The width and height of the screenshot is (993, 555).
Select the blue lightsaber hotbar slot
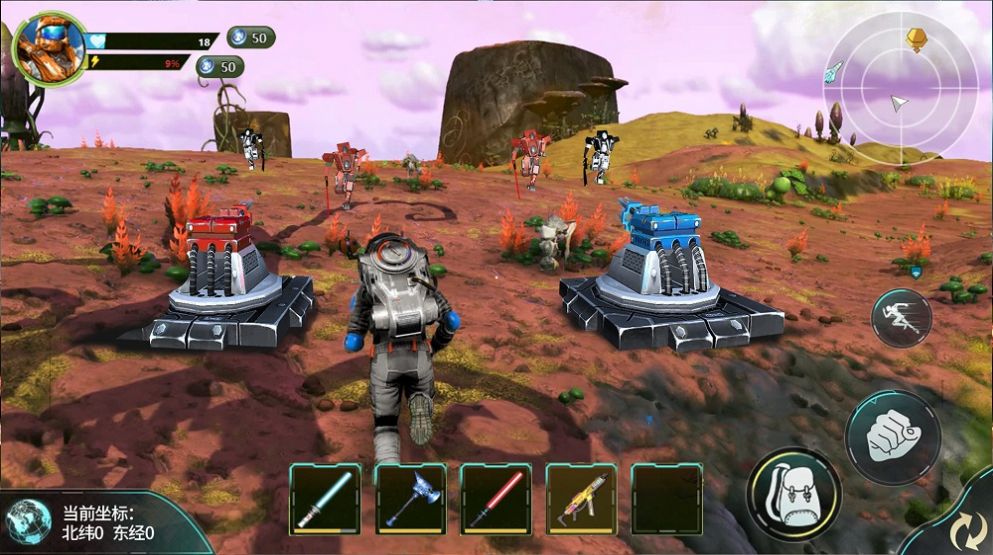coord(325,498)
